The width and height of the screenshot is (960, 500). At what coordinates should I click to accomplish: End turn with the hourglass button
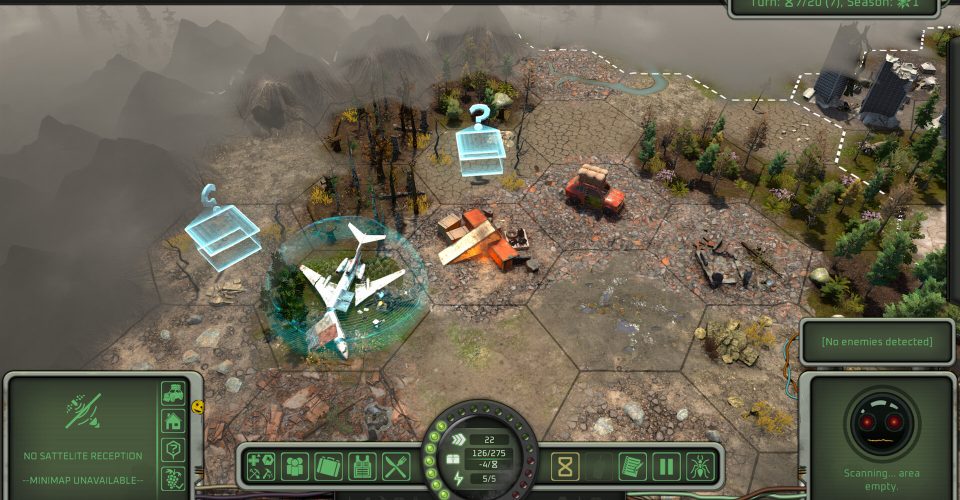pos(566,466)
